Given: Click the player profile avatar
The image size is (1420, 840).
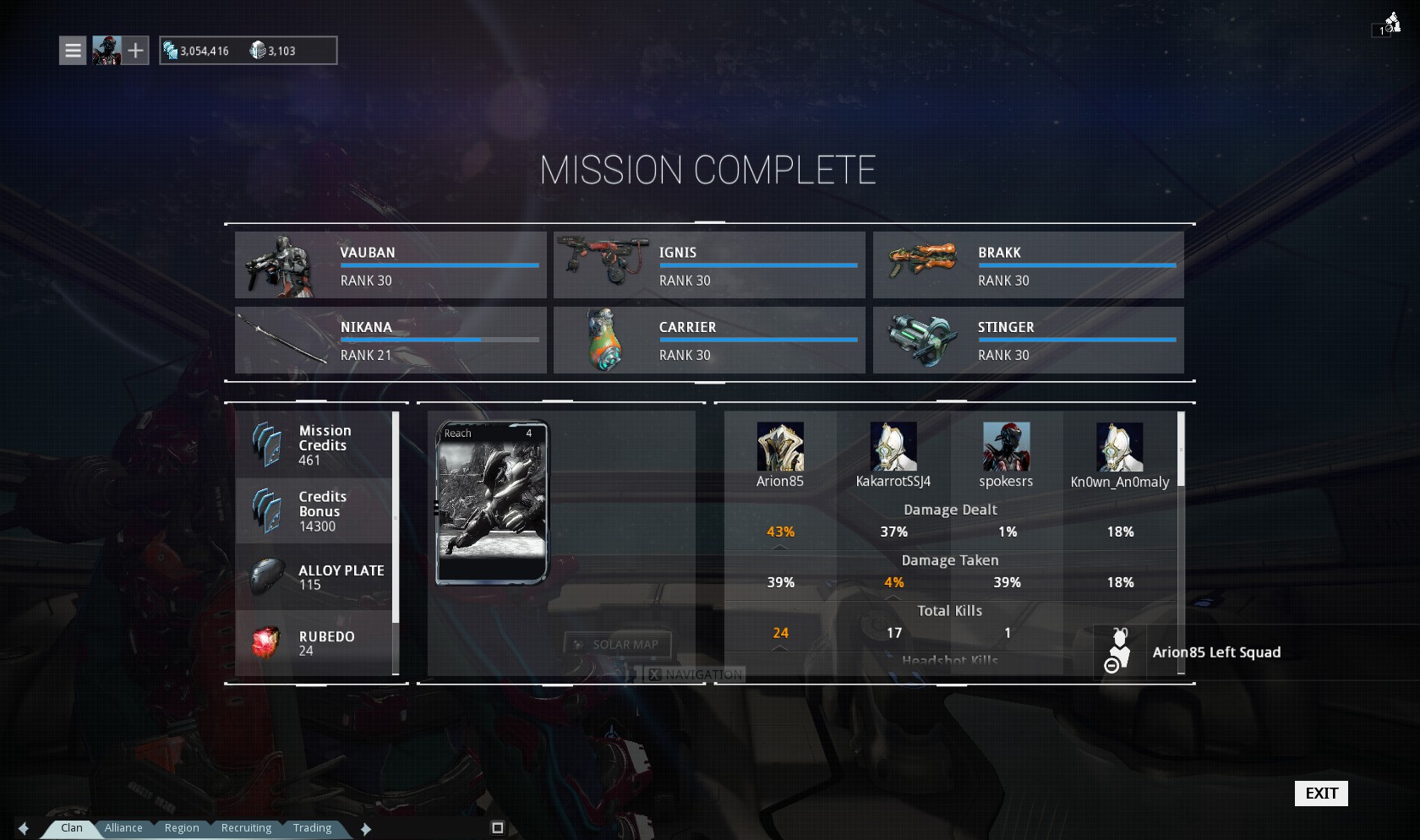Looking at the screenshot, I should point(106,51).
